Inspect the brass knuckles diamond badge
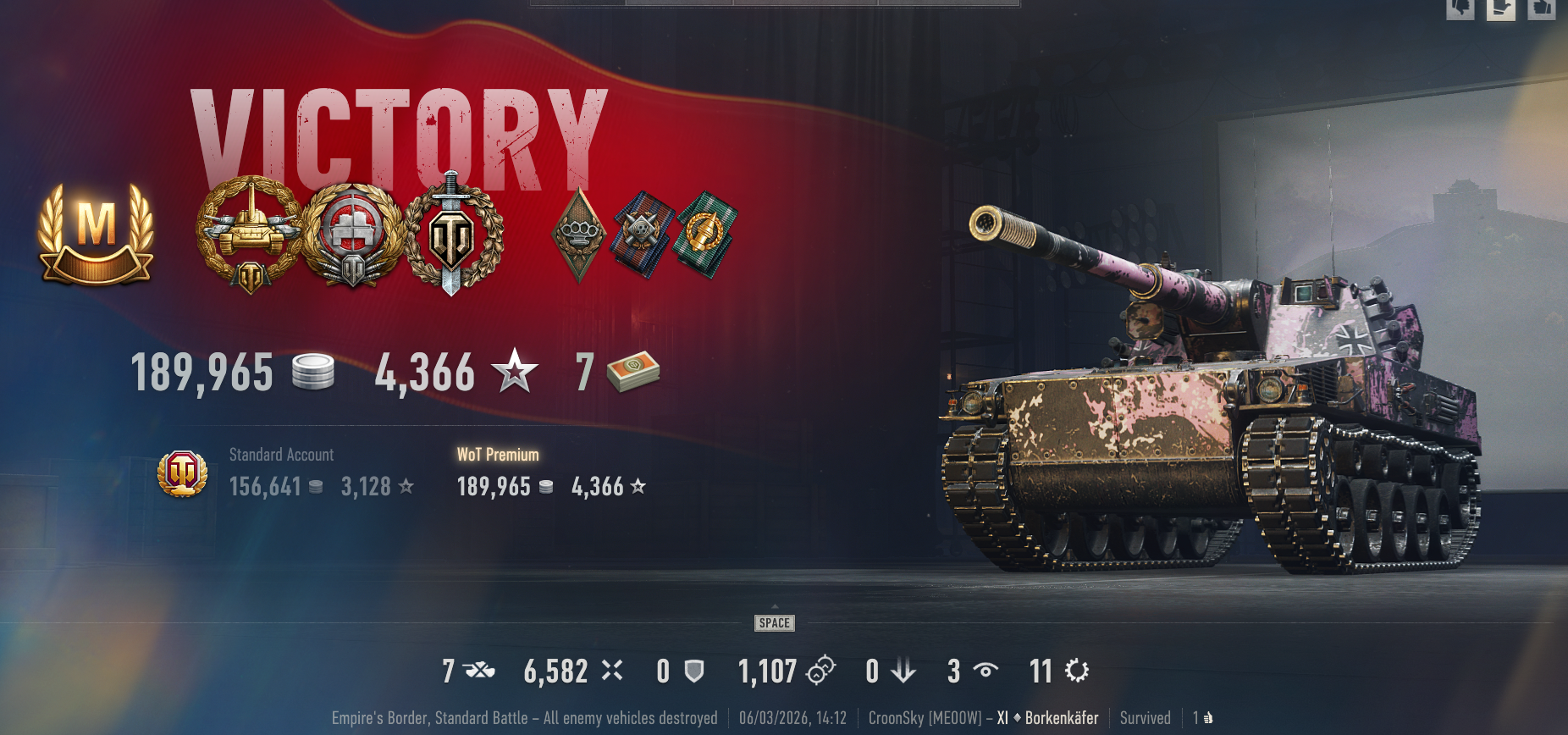1568x735 pixels. tap(579, 234)
